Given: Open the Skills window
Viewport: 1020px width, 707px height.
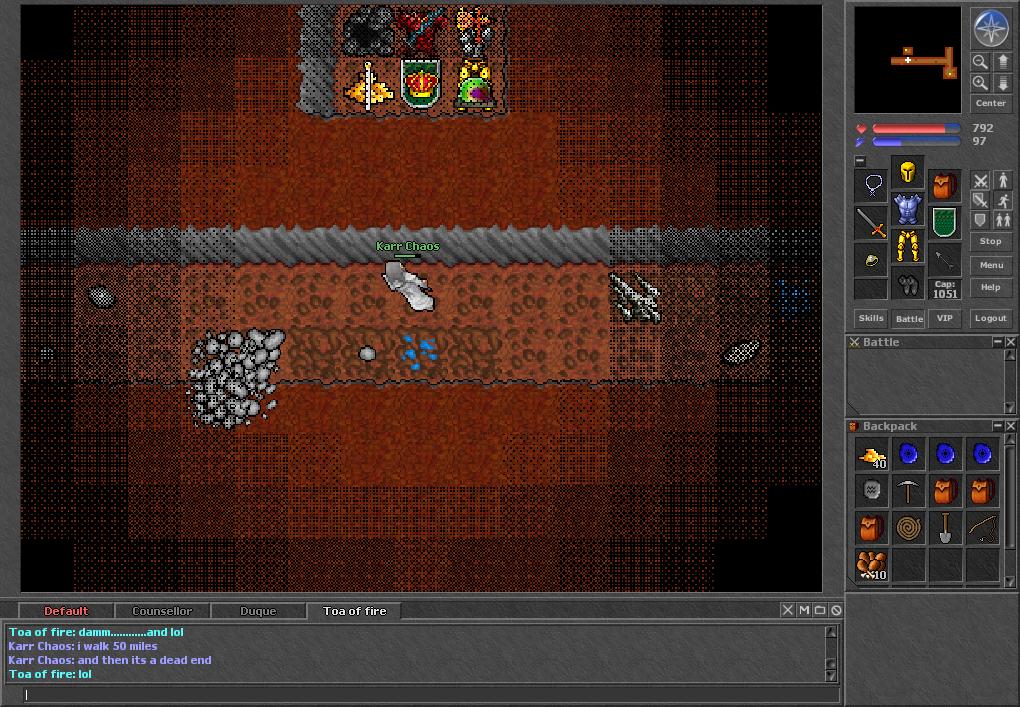Looking at the screenshot, I should [x=871, y=318].
